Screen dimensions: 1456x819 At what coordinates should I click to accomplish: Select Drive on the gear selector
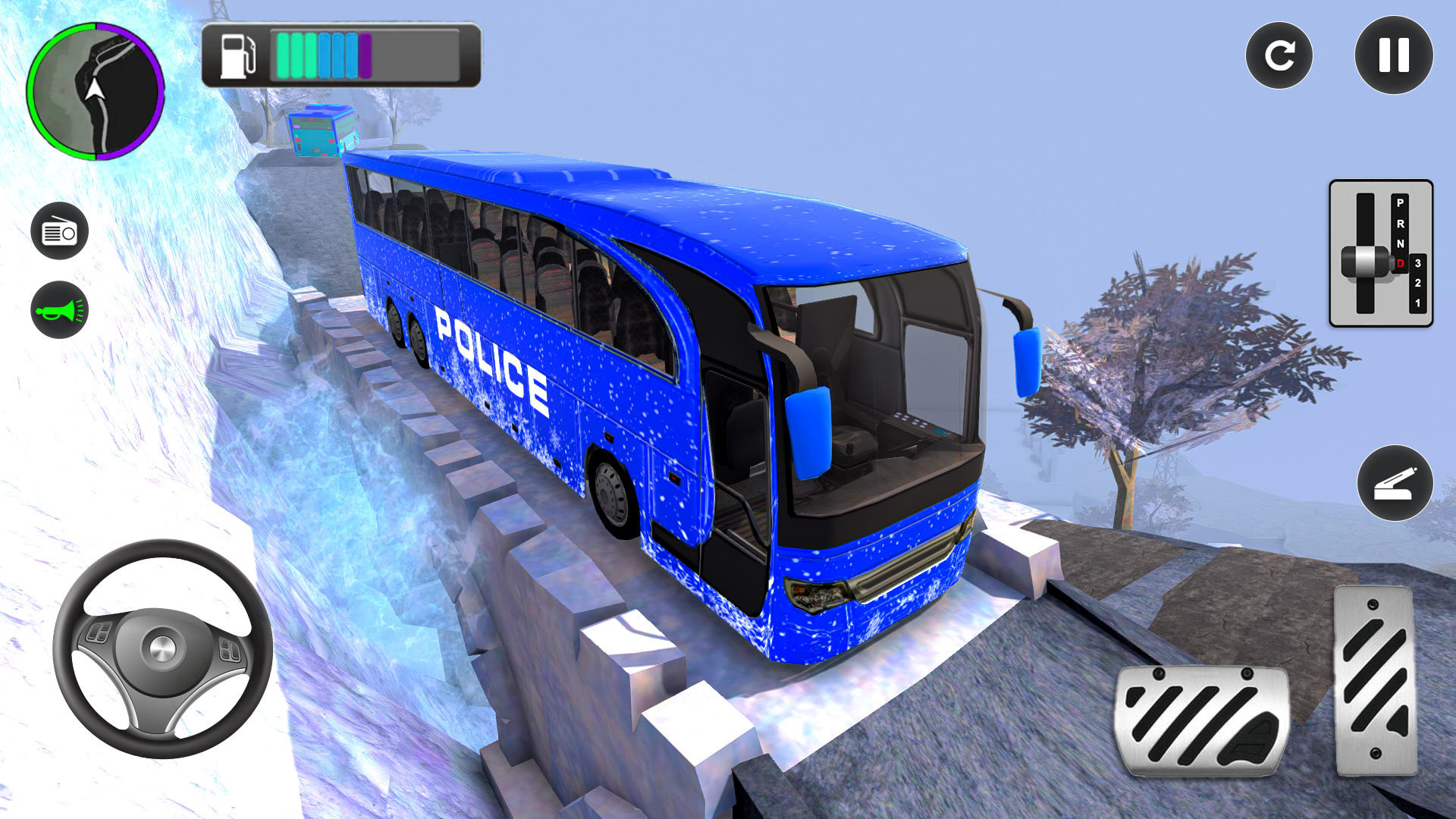[x=1401, y=263]
